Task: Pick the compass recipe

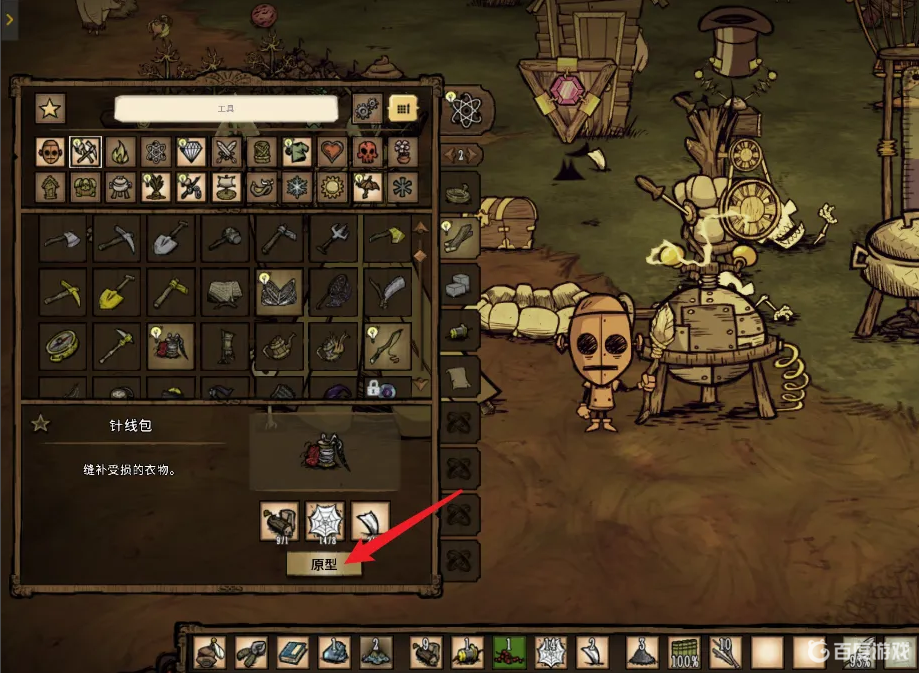Action: click(x=62, y=346)
